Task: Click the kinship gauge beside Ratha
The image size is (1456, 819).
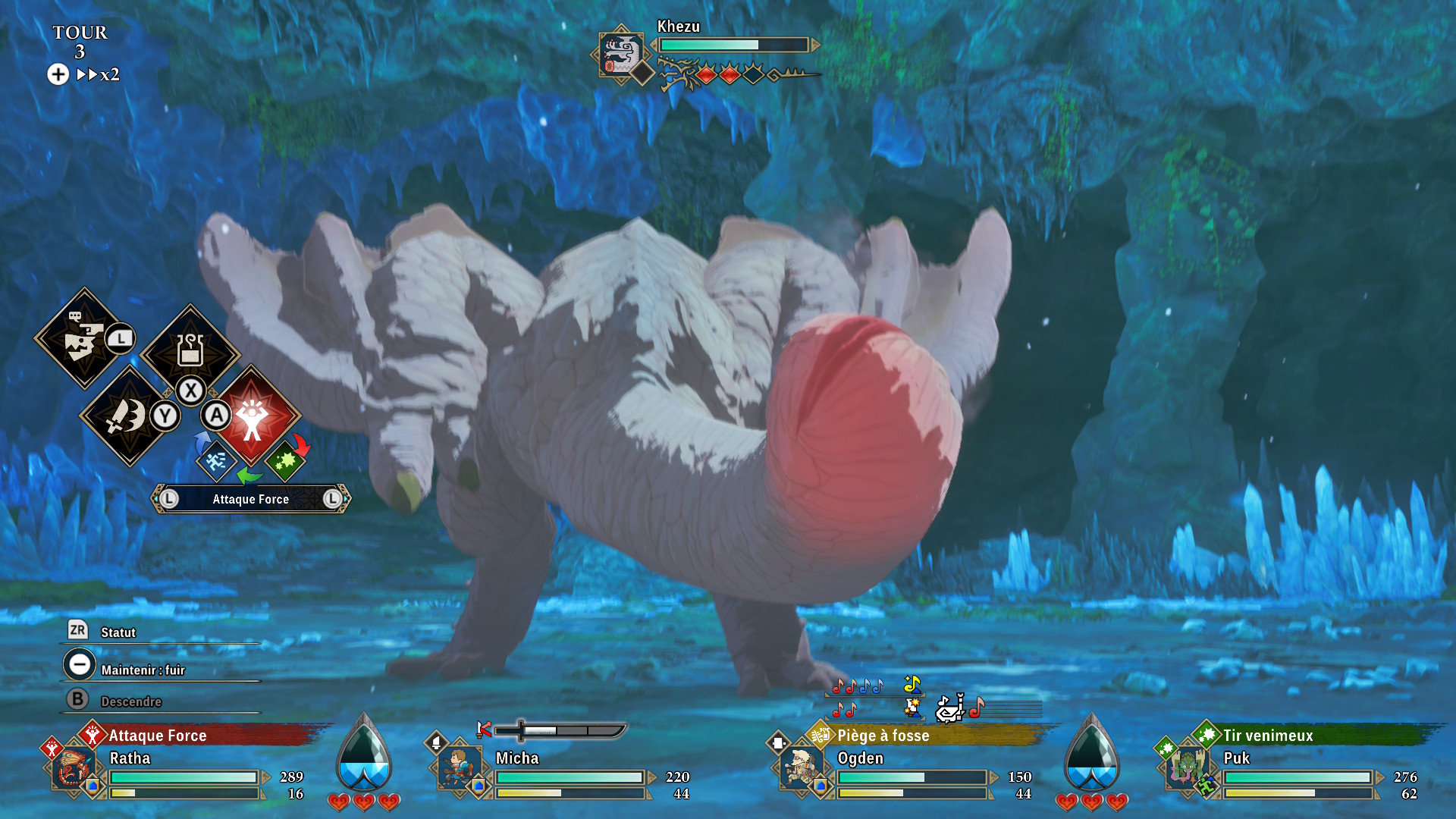Action: coord(364,755)
